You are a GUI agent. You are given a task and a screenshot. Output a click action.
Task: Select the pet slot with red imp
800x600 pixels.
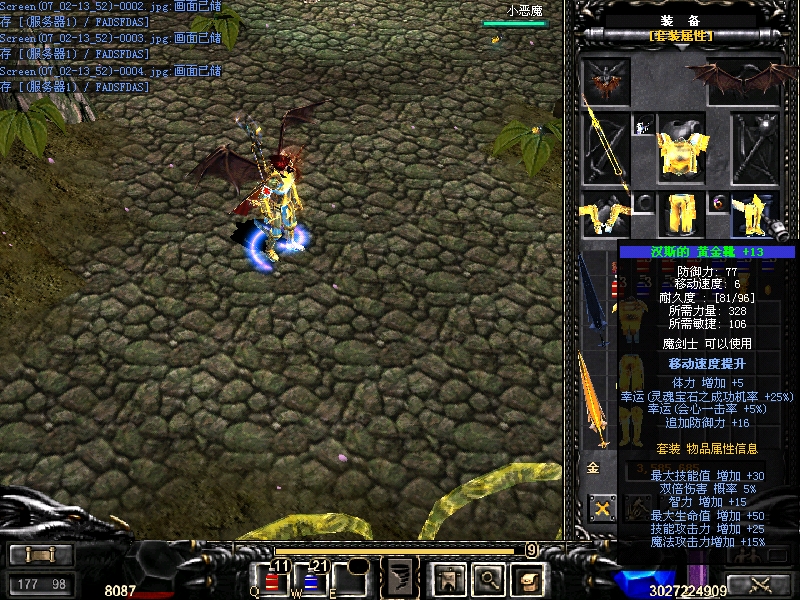click(607, 80)
